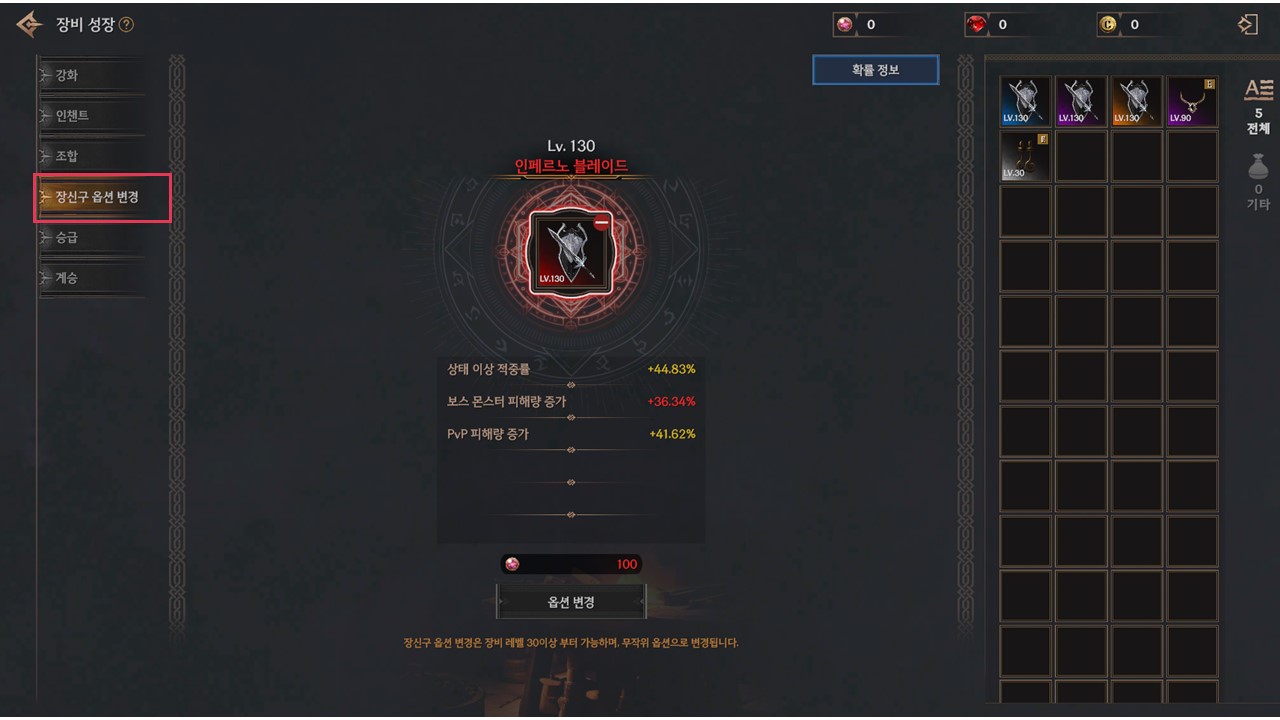The width and height of the screenshot is (1280, 720).
Task: Choose the orange LV.130 weapon in inventory
Action: pyautogui.click(x=1137, y=101)
